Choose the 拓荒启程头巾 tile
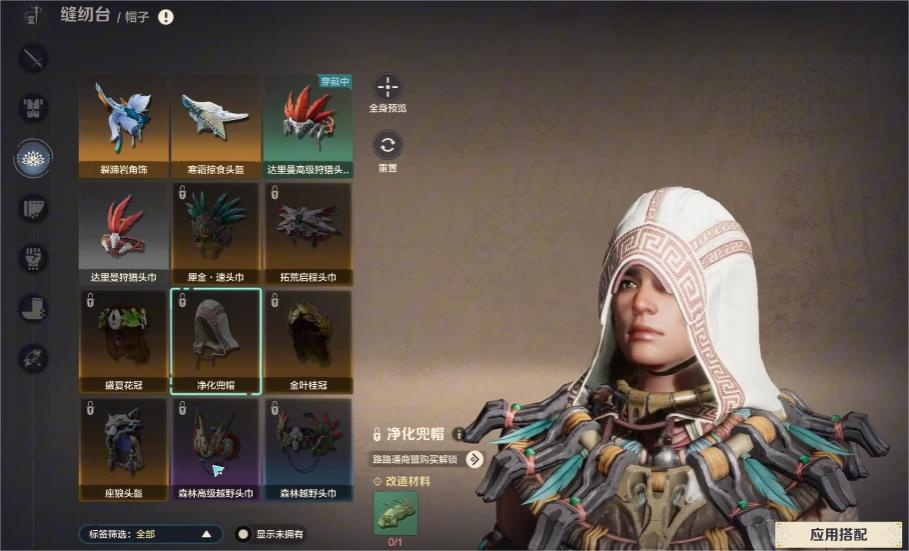Image resolution: width=909 pixels, height=551 pixels. pyautogui.click(x=308, y=232)
